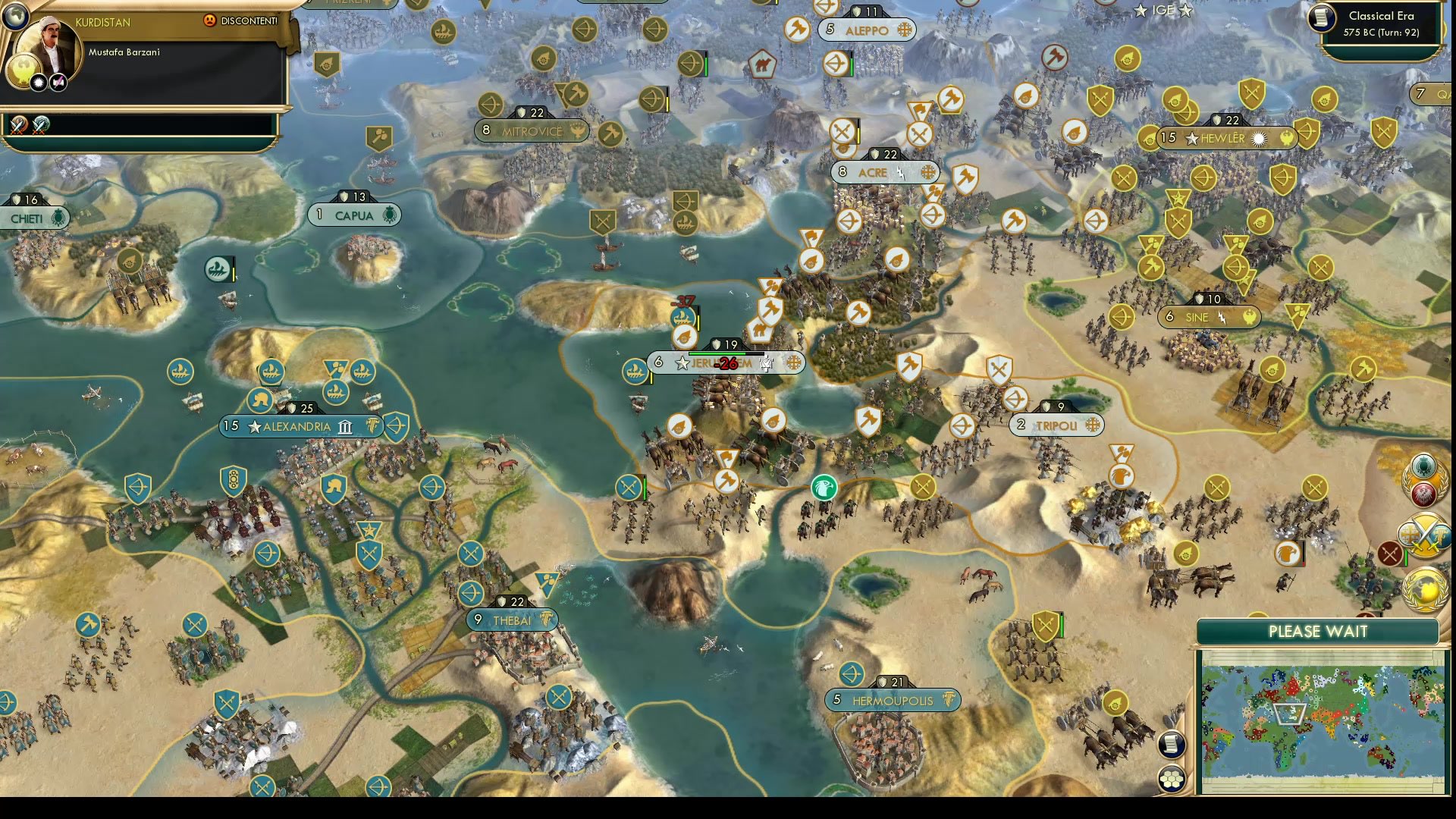Toggle the hex strategic view icon

1172,779
